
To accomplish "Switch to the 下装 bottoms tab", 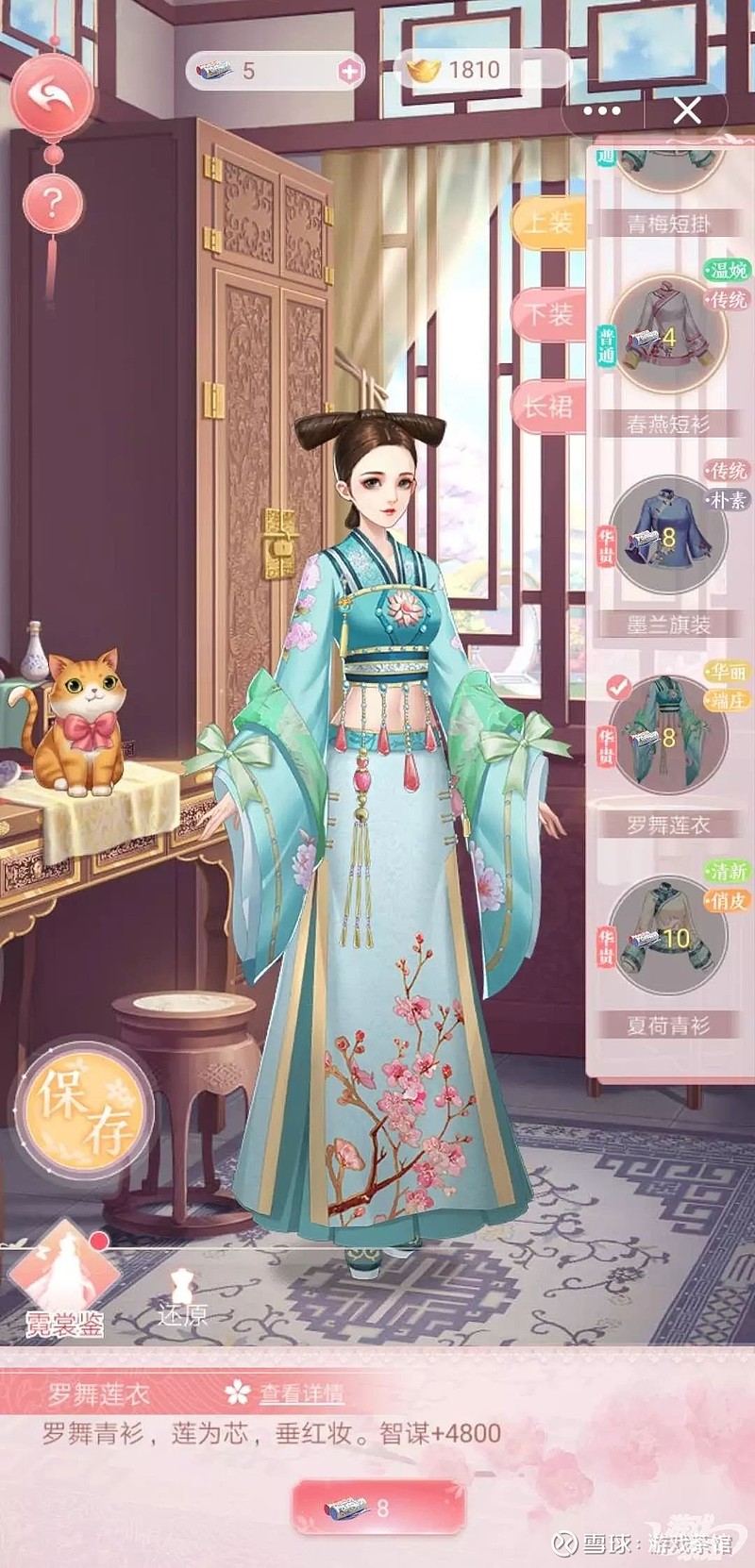I will (x=547, y=314).
